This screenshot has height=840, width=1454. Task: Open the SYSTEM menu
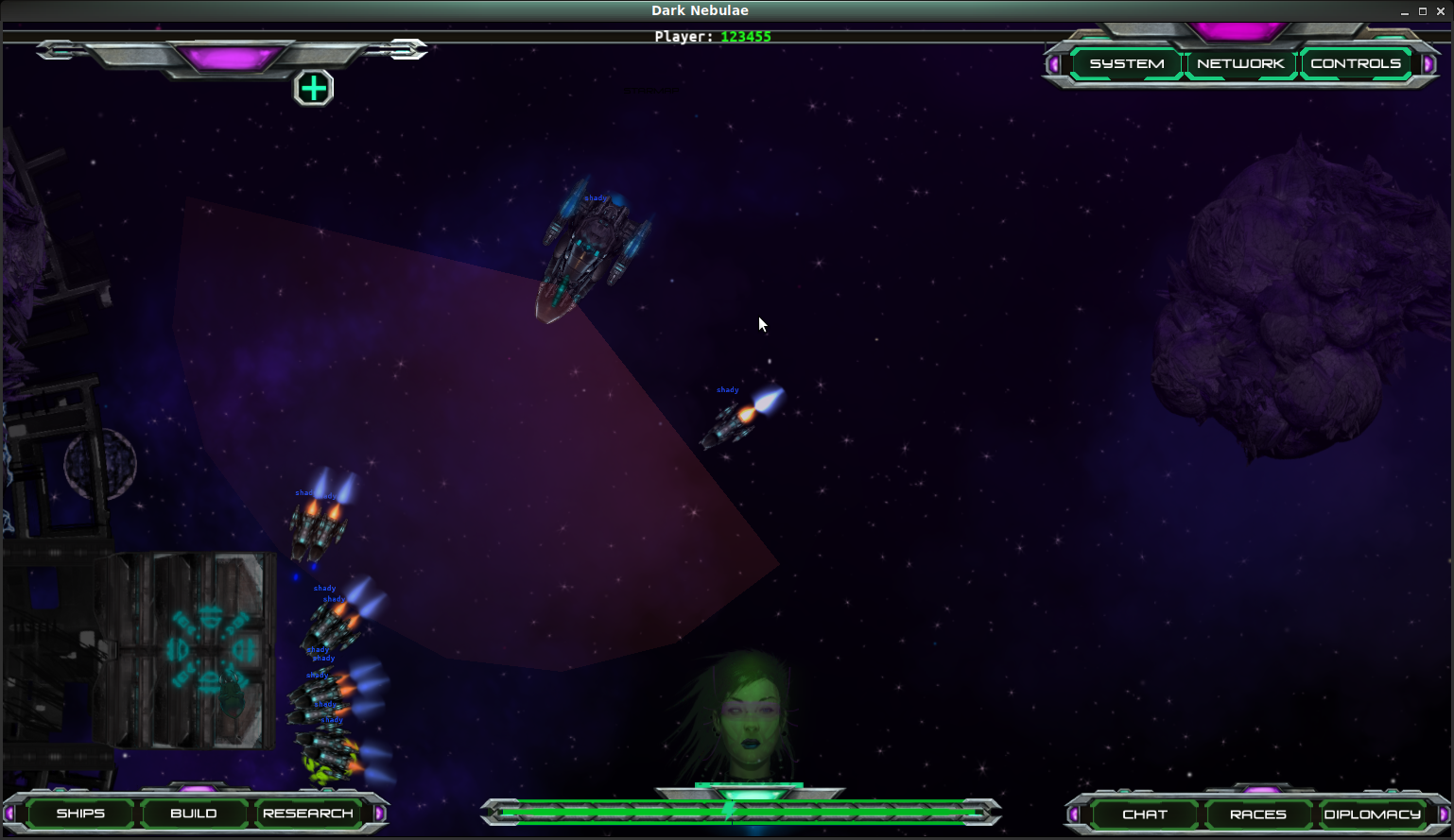tap(1125, 62)
